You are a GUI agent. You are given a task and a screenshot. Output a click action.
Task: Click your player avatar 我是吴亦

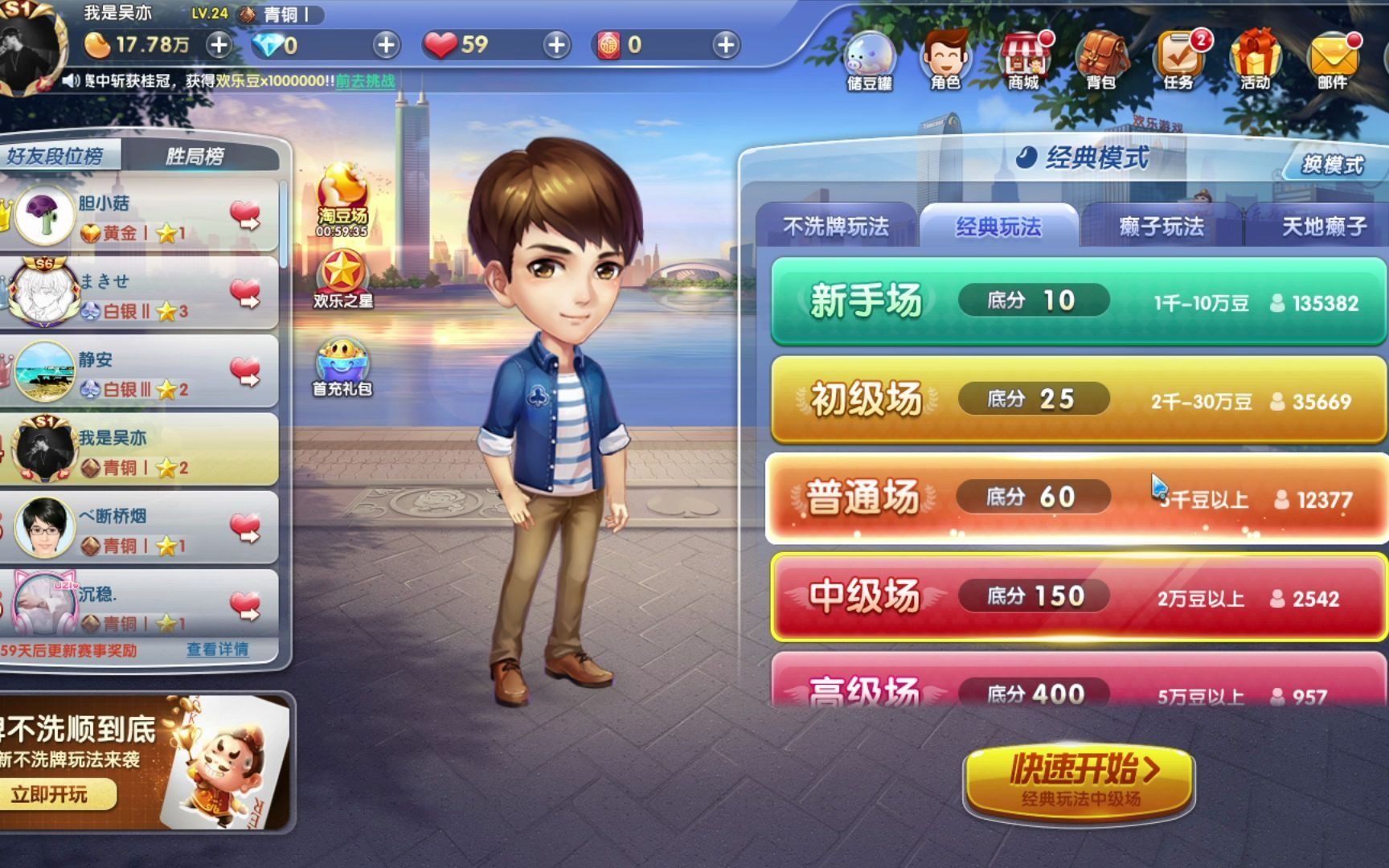29,42
